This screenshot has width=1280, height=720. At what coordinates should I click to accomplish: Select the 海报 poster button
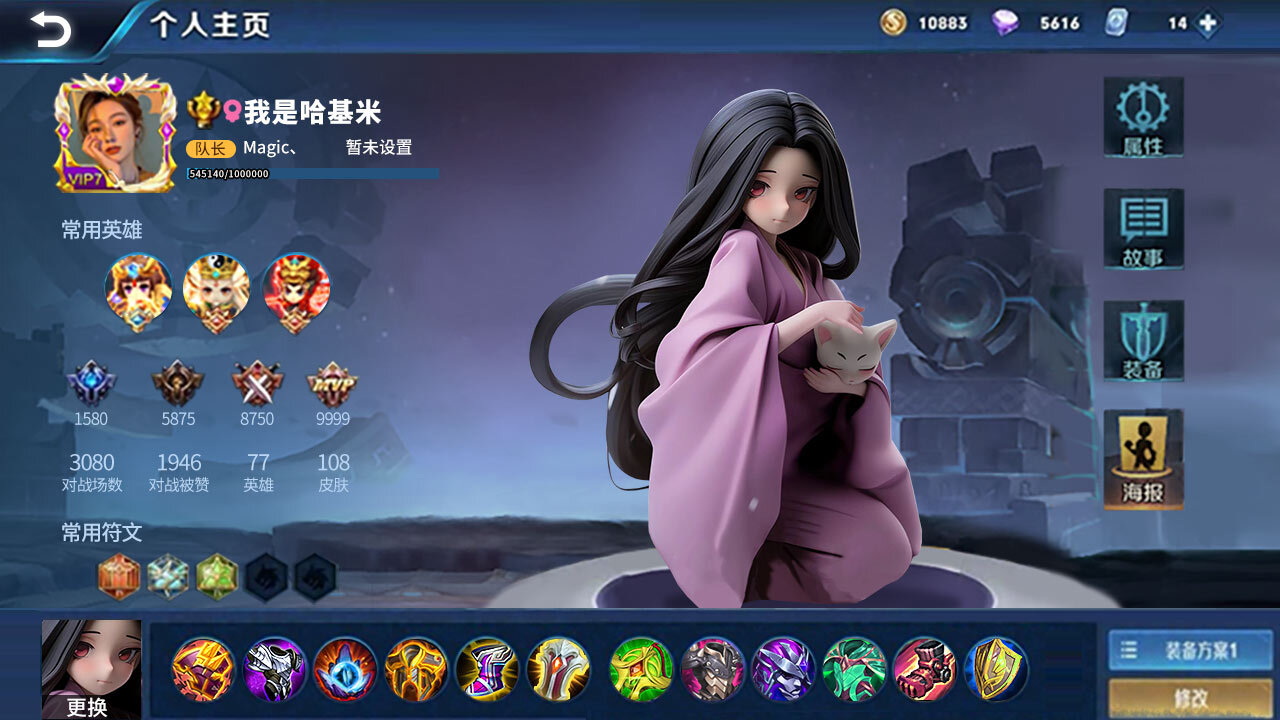(x=1143, y=459)
